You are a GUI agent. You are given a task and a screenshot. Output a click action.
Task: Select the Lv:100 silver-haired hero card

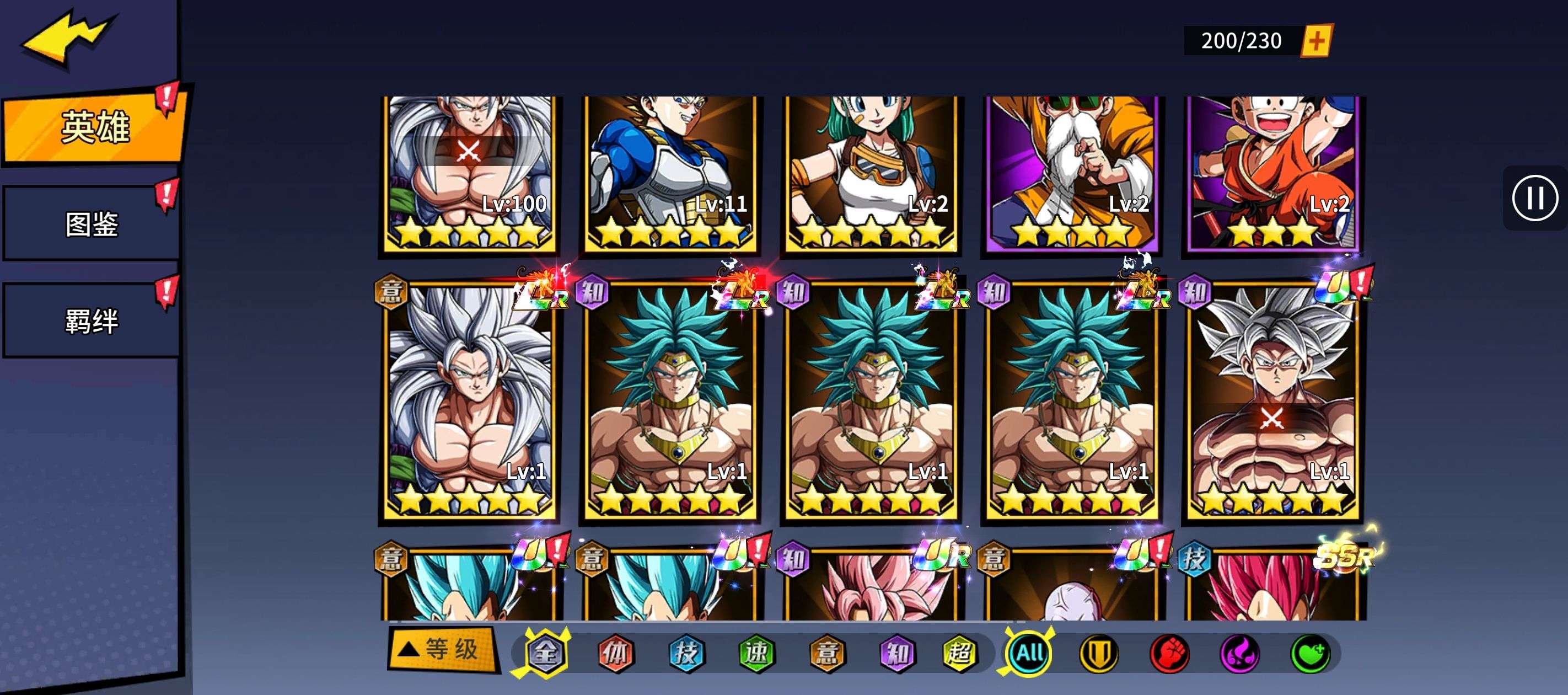(x=470, y=174)
